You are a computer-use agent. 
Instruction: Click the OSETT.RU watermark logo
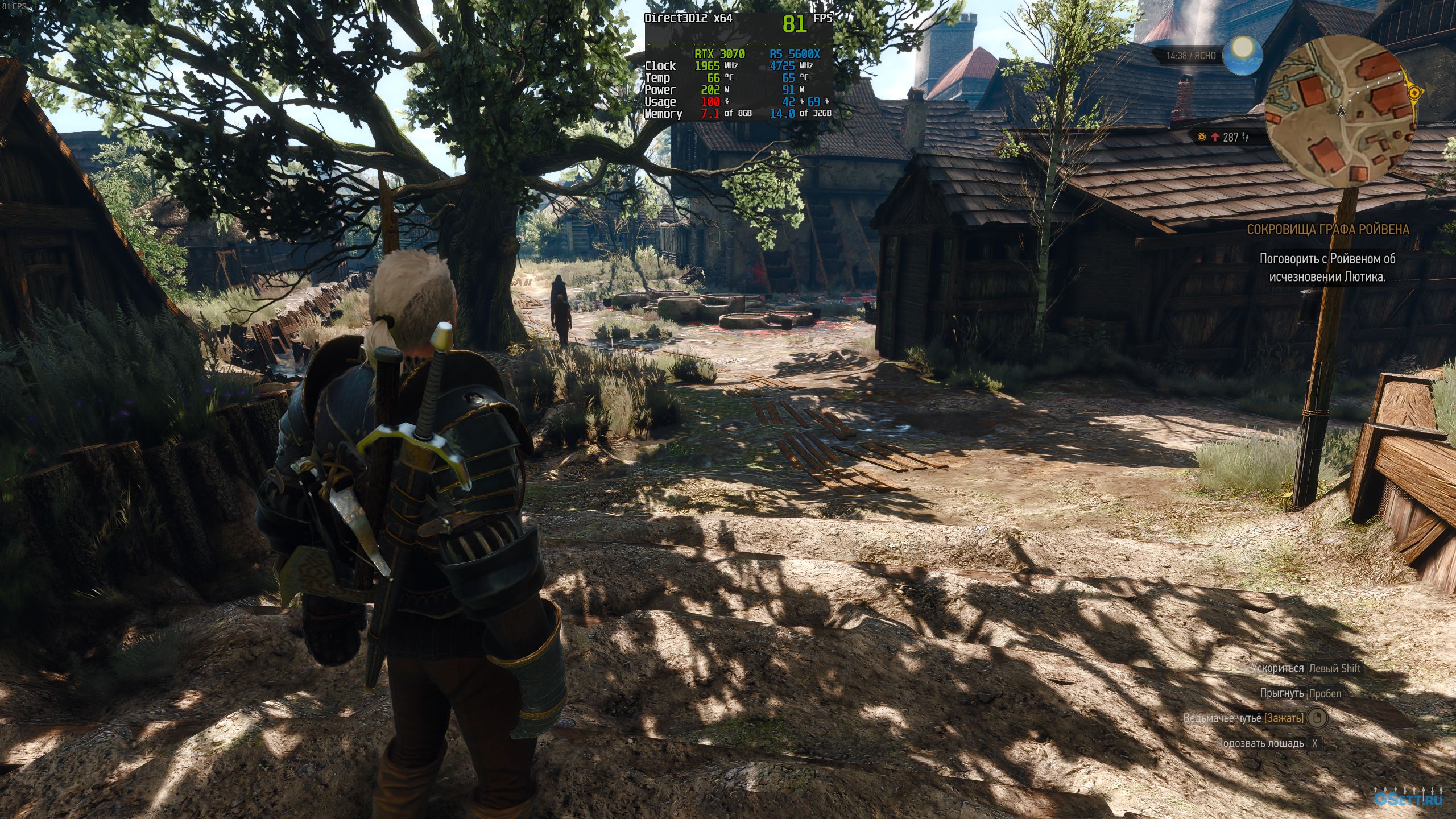[1408, 799]
